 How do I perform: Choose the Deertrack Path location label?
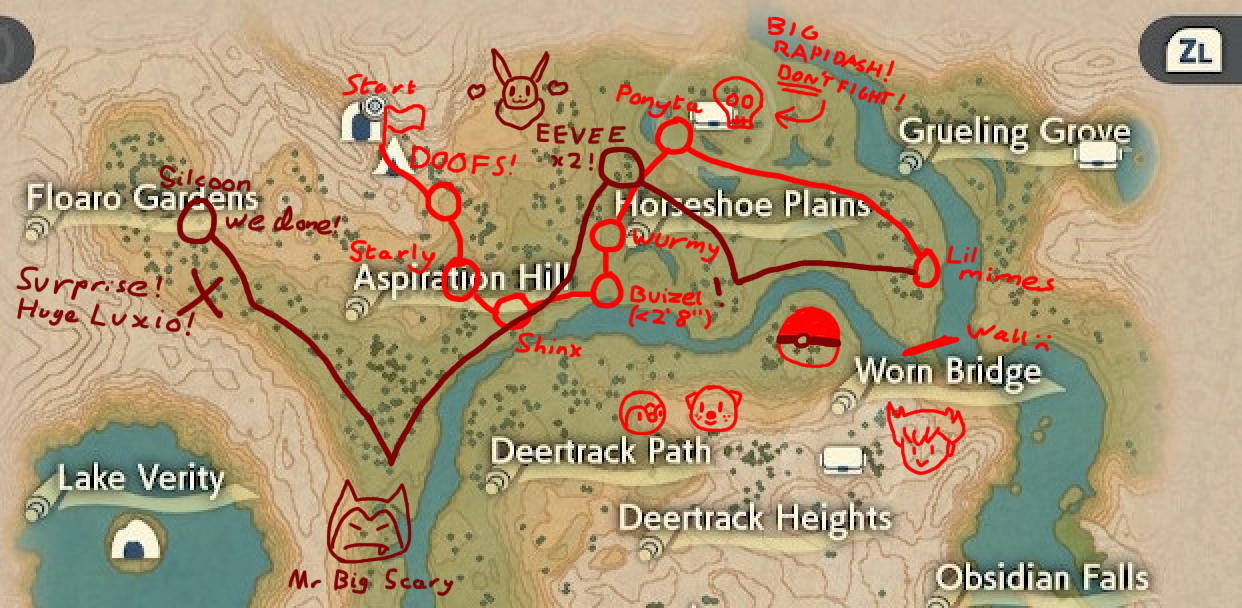tap(600, 451)
